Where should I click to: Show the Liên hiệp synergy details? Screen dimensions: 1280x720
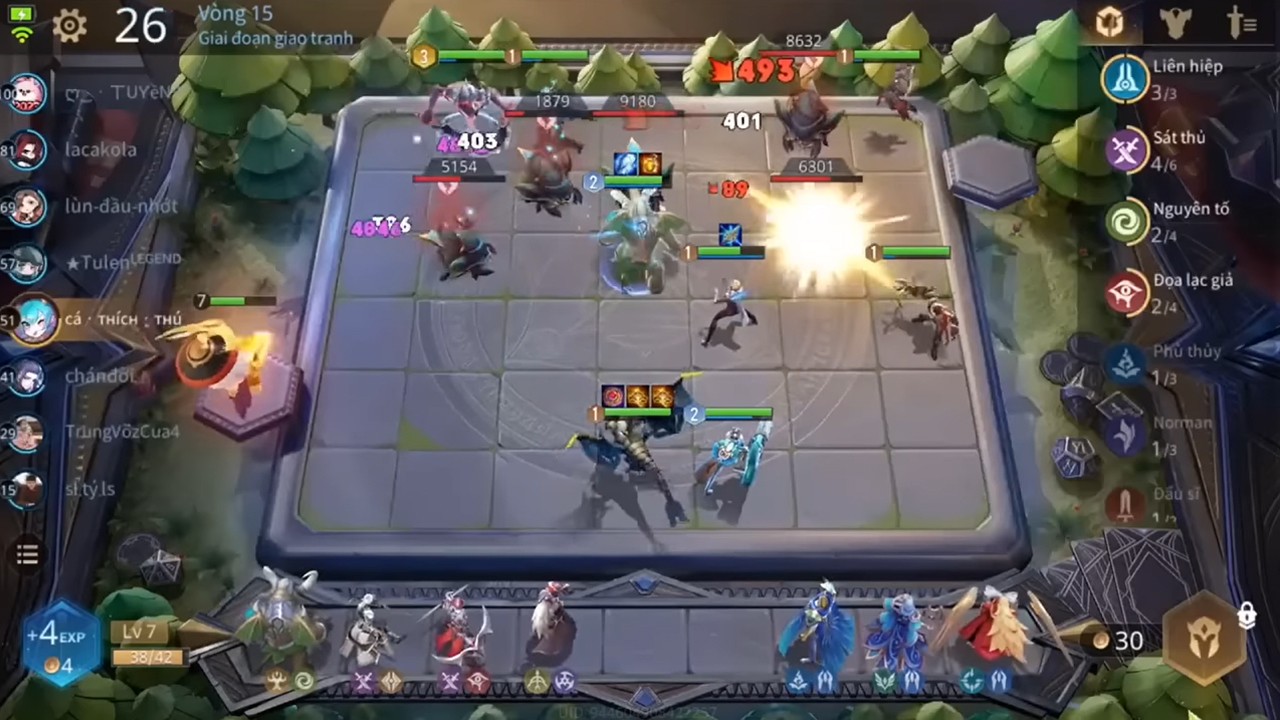(x=1127, y=78)
